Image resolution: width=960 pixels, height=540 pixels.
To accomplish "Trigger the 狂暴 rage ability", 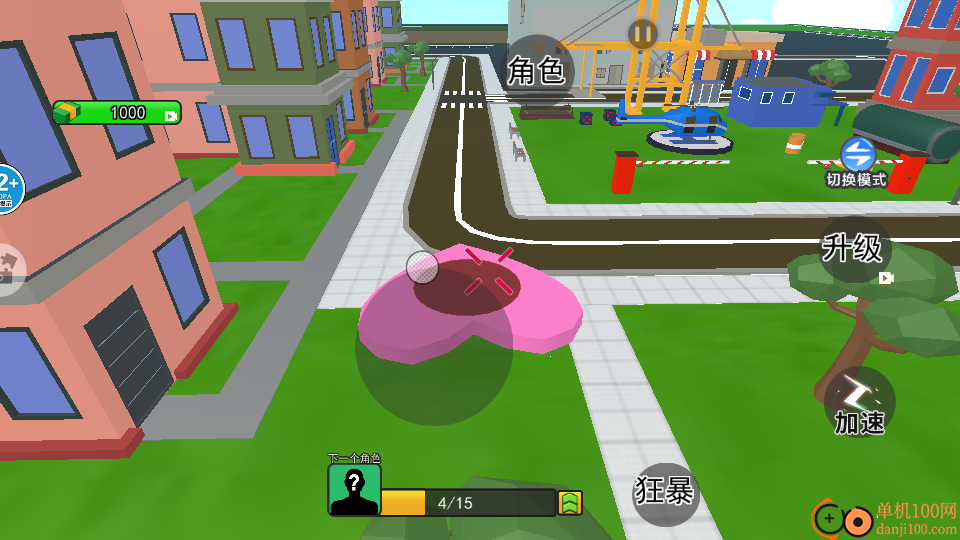I will (x=665, y=492).
